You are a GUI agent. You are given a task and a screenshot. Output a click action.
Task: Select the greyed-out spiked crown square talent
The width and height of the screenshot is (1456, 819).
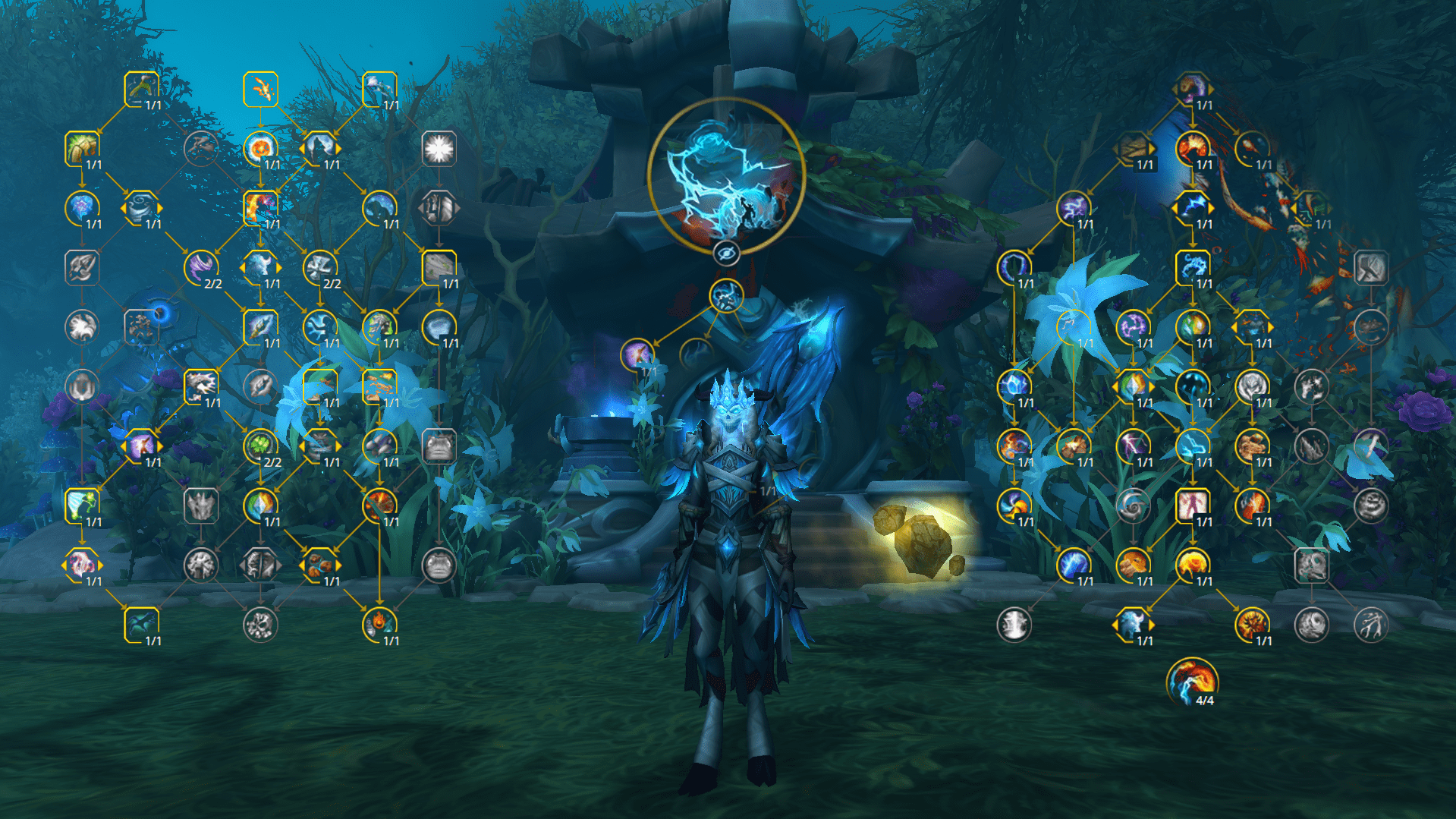pos(200,505)
